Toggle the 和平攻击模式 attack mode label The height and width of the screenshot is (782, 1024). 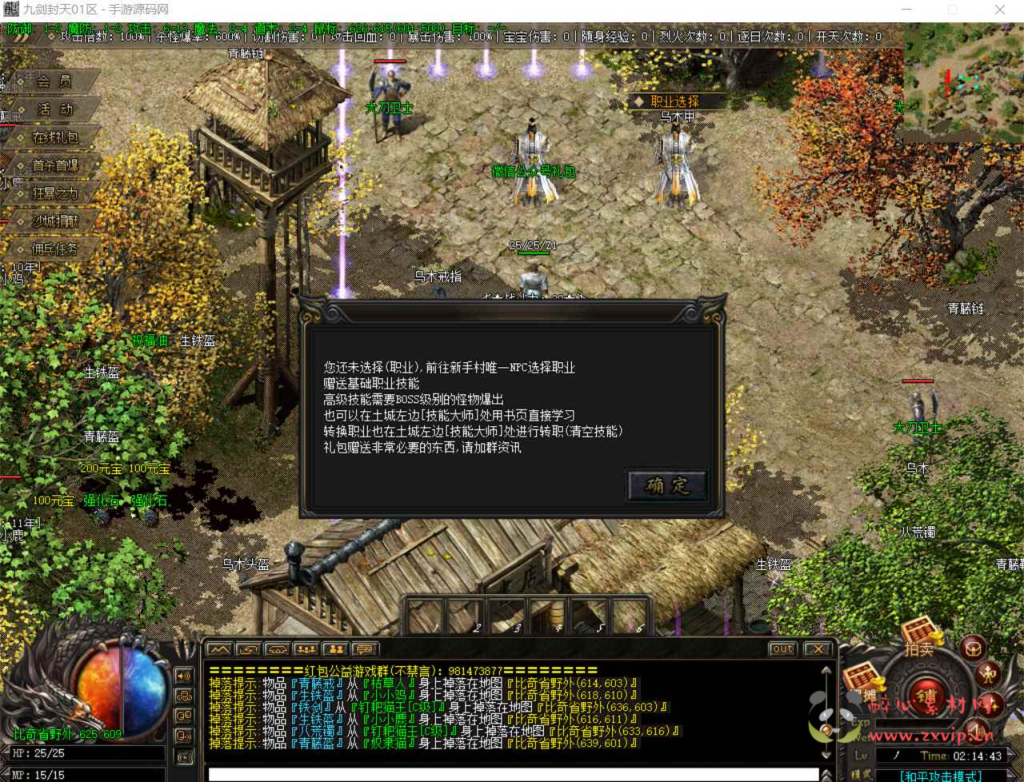pos(938,775)
